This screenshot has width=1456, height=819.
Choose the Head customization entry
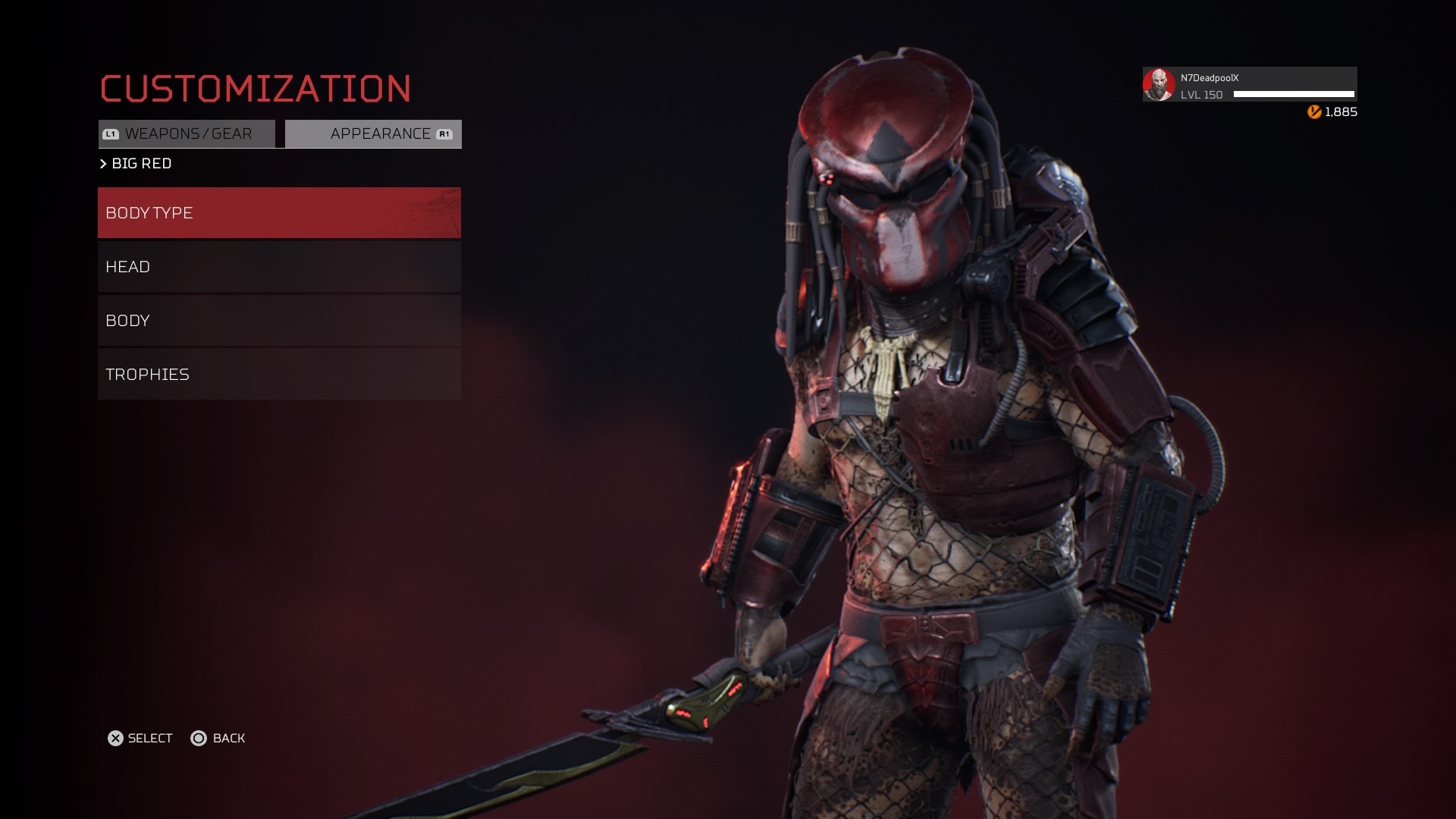point(279,267)
